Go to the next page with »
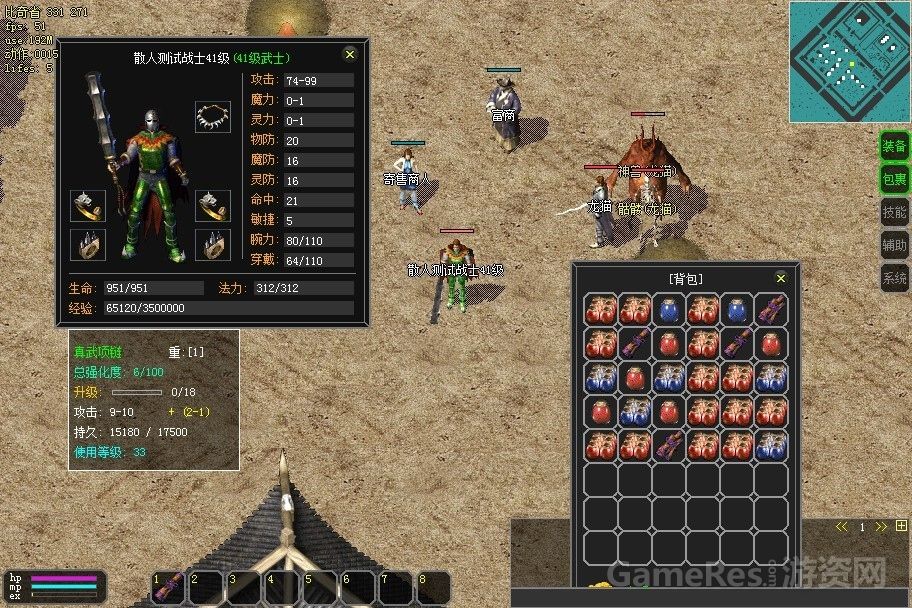This screenshot has width=912, height=608. [881, 526]
